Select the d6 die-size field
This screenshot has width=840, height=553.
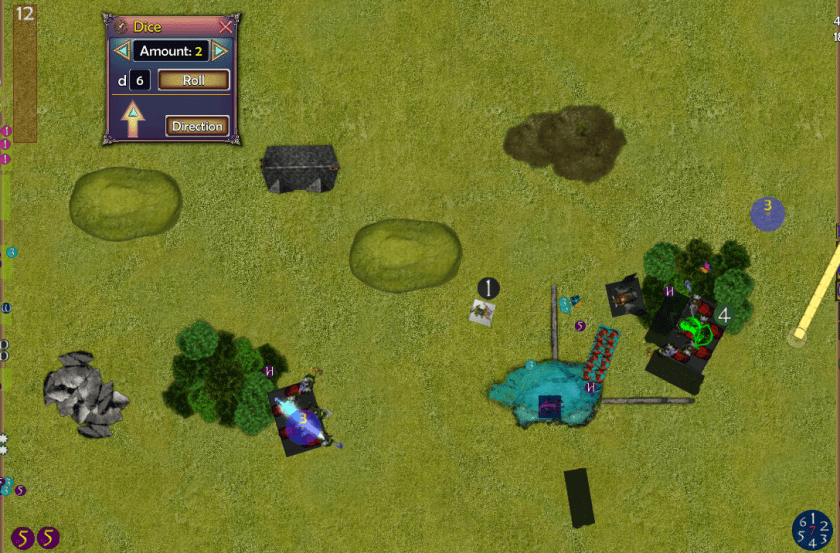coord(139,80)
